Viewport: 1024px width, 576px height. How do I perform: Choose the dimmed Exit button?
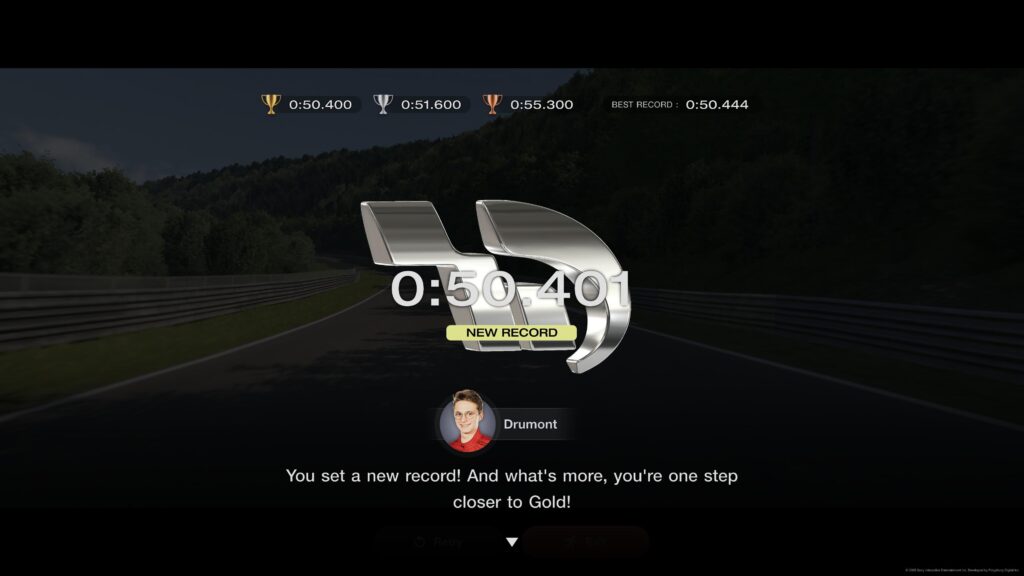pyautogui.click(x=586, y=542)
